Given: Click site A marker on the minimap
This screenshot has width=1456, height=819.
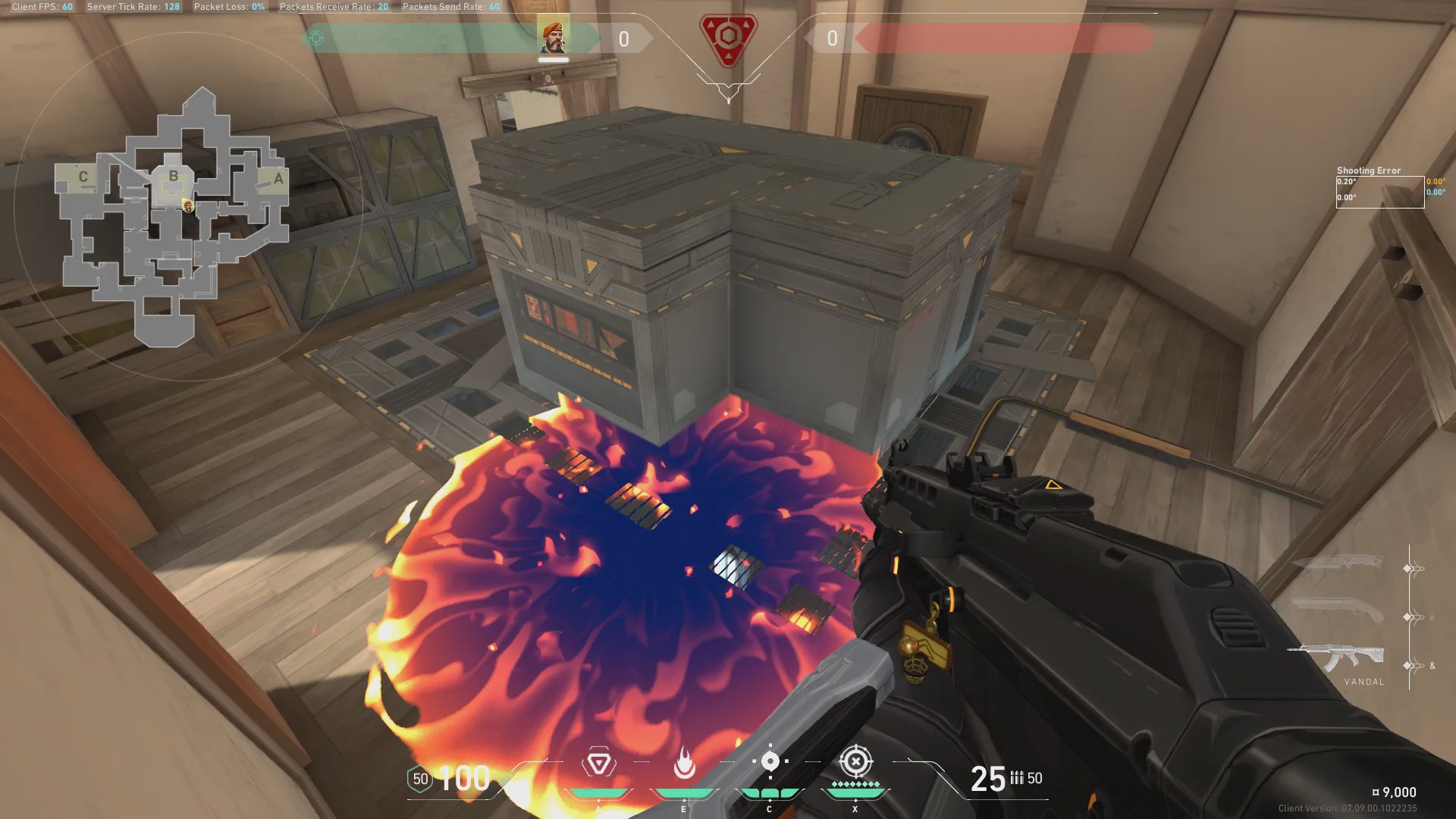Looking at the screenshot, I should click(278, 179).
